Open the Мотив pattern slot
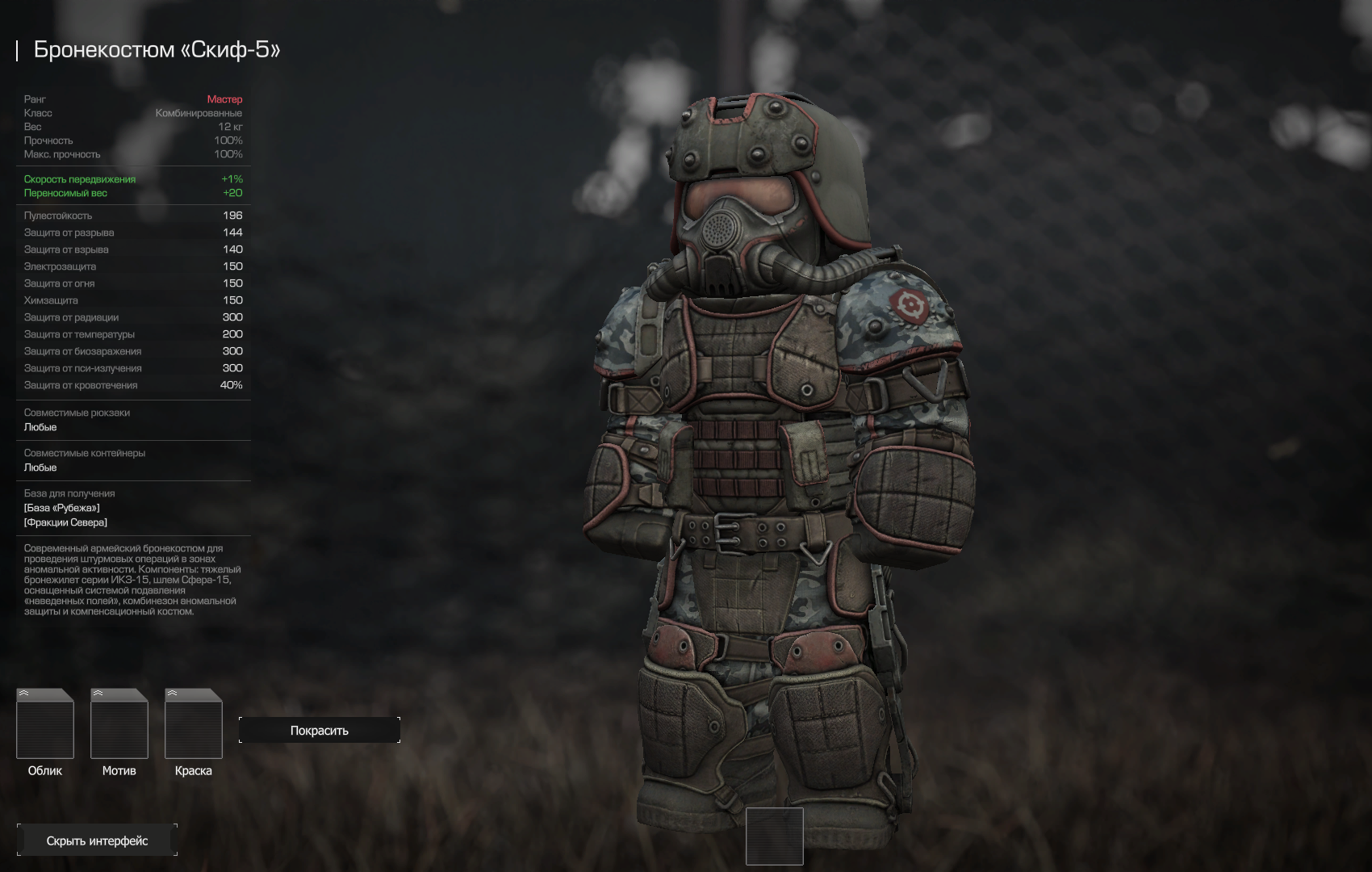Viewport: 1372px width, 872px height. tap(119, 724)
